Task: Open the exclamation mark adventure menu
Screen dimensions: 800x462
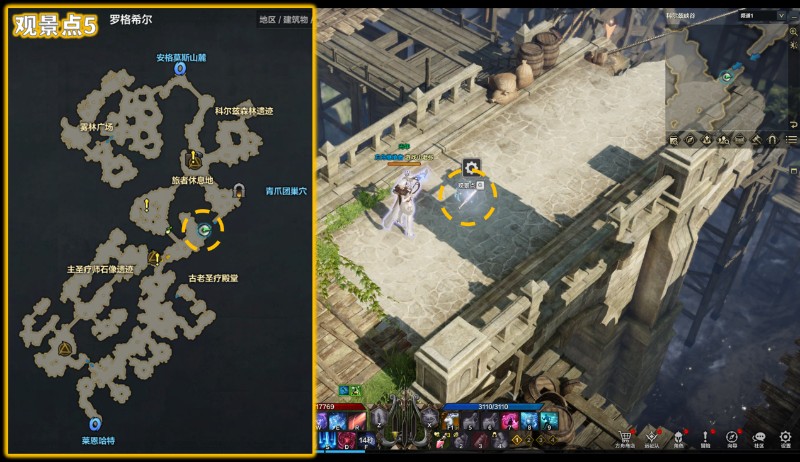Action: (x=705, y=437)
